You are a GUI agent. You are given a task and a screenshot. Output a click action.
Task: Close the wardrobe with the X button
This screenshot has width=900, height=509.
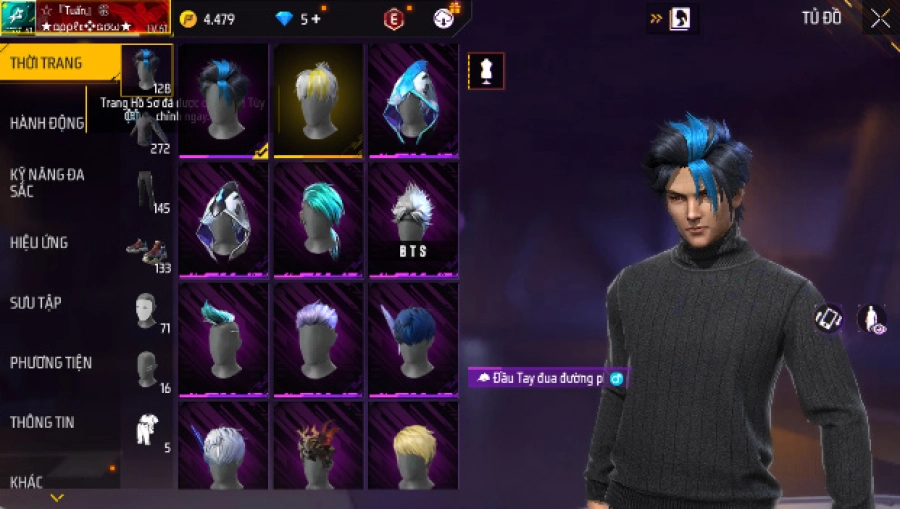click(x=880, y=18)
